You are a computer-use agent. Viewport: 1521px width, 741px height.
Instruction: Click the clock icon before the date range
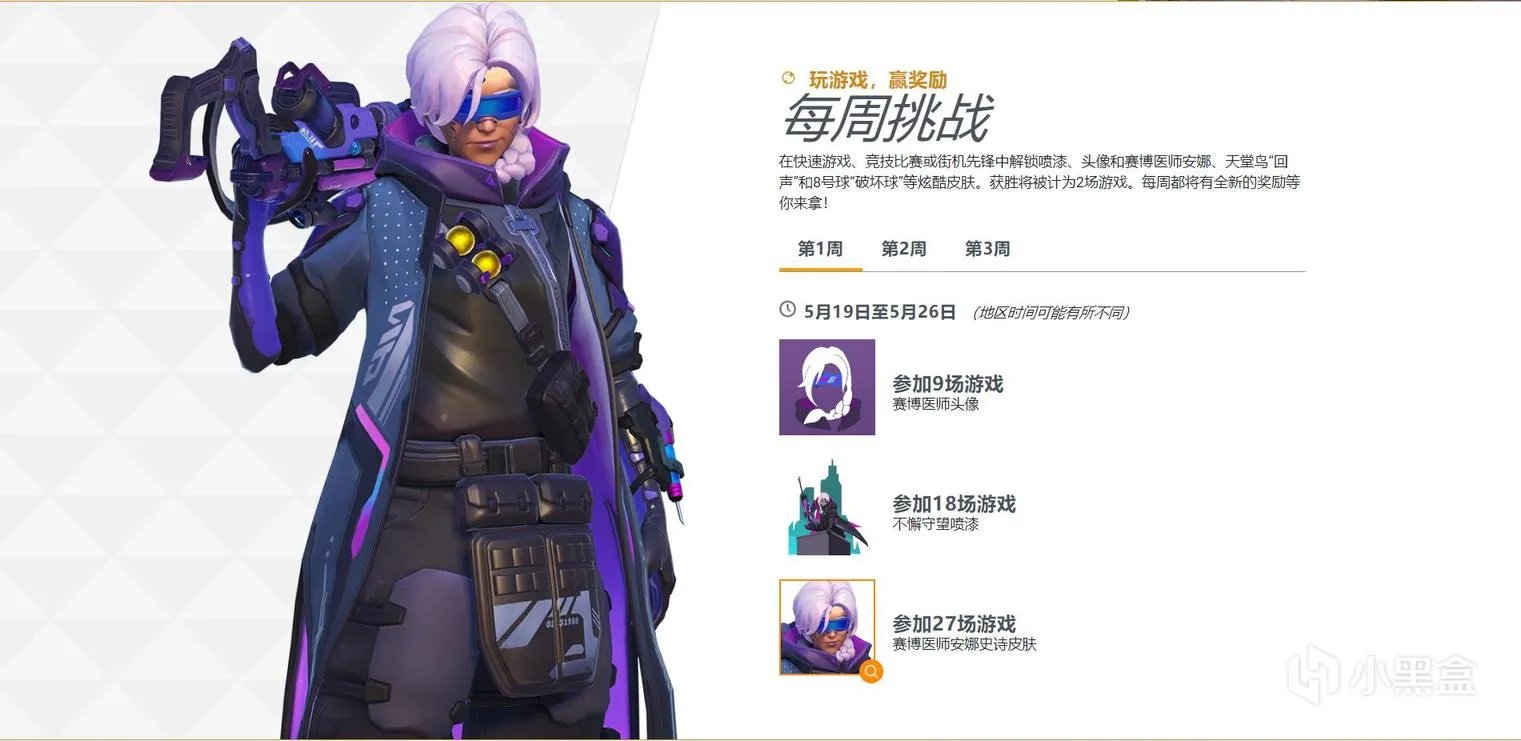point(786,311)
